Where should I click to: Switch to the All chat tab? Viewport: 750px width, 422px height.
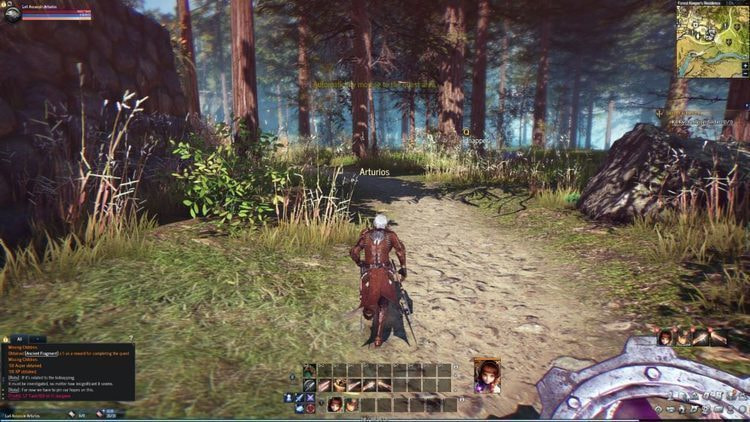19,340
